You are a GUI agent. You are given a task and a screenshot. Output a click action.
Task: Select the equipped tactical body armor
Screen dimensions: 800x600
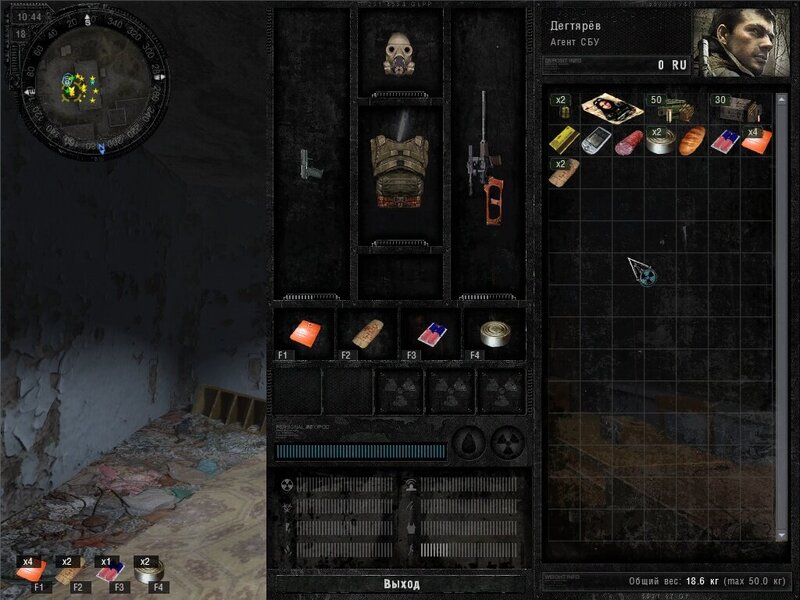[400, 168]
